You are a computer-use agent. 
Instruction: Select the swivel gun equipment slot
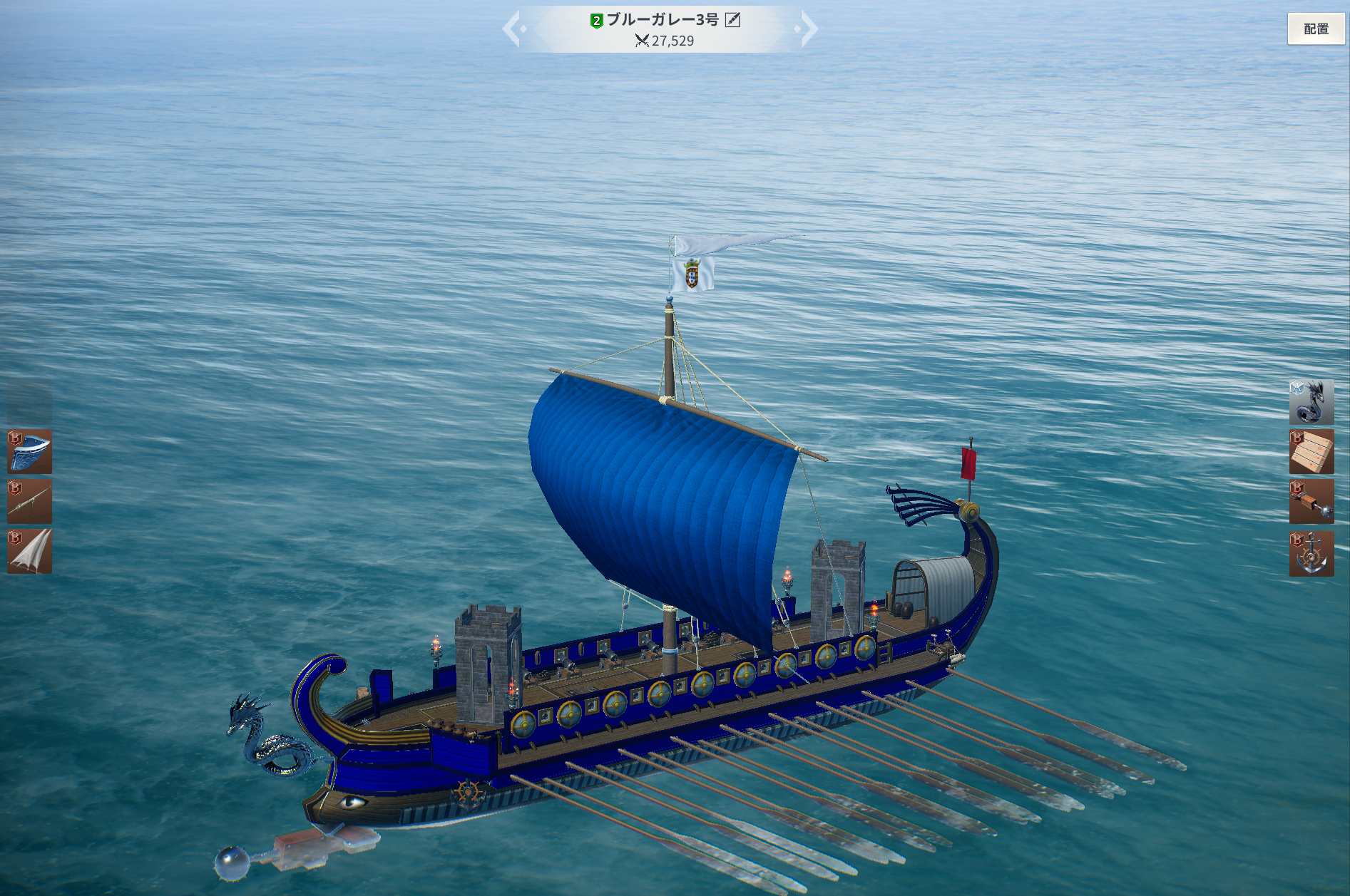pyautogui.click(x=30, y=502)
